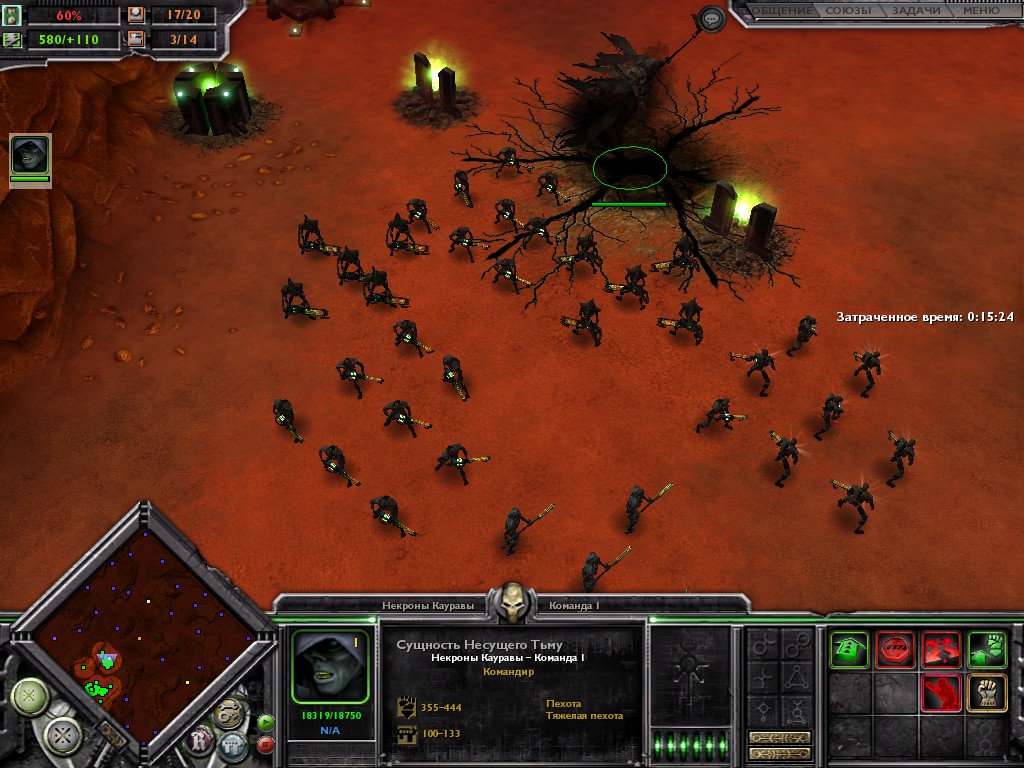Viewport: 1024px width, 768px height.
Task: Select the red pointing figure stance button
Action: pos(940,693)
